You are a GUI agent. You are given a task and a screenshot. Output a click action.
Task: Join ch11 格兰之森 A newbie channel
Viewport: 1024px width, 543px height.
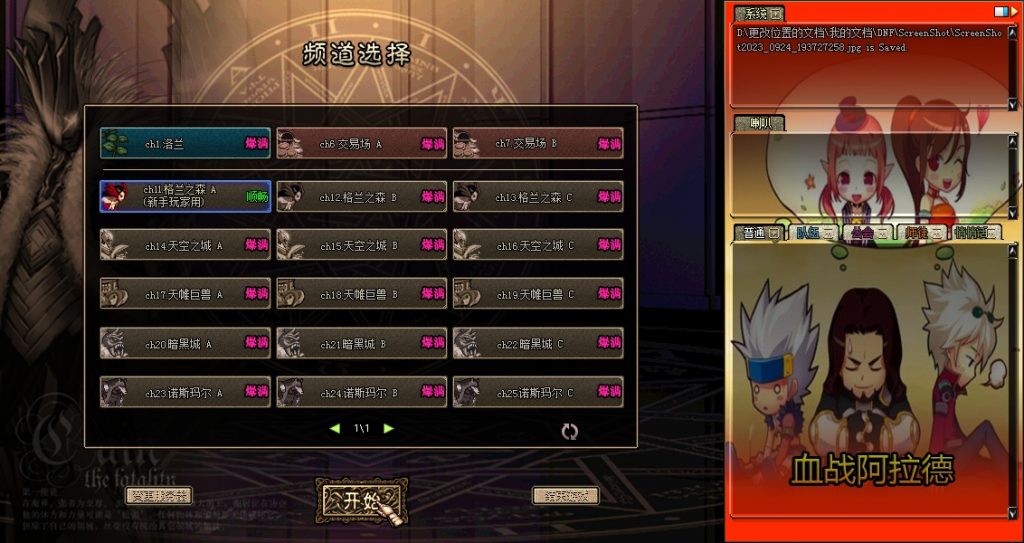(x=185, y=196)
